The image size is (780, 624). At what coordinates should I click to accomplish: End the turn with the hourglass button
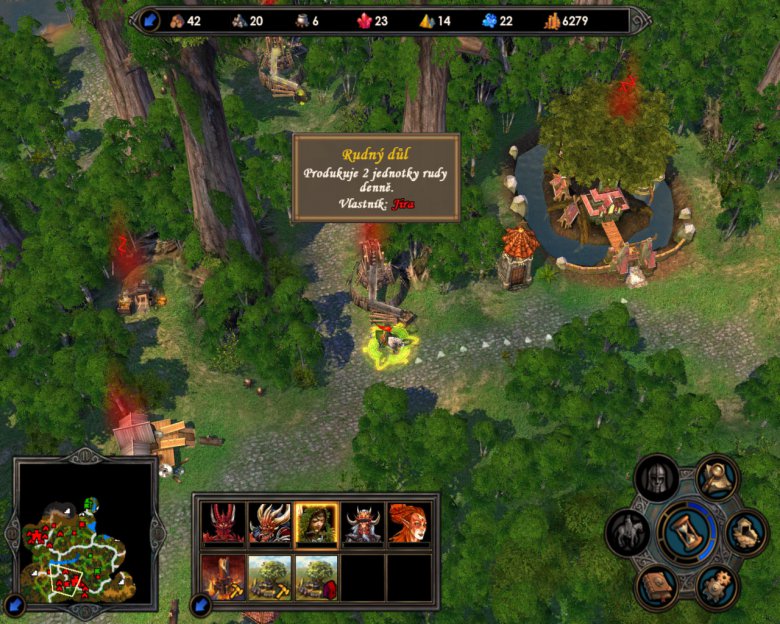click(686, 532)
